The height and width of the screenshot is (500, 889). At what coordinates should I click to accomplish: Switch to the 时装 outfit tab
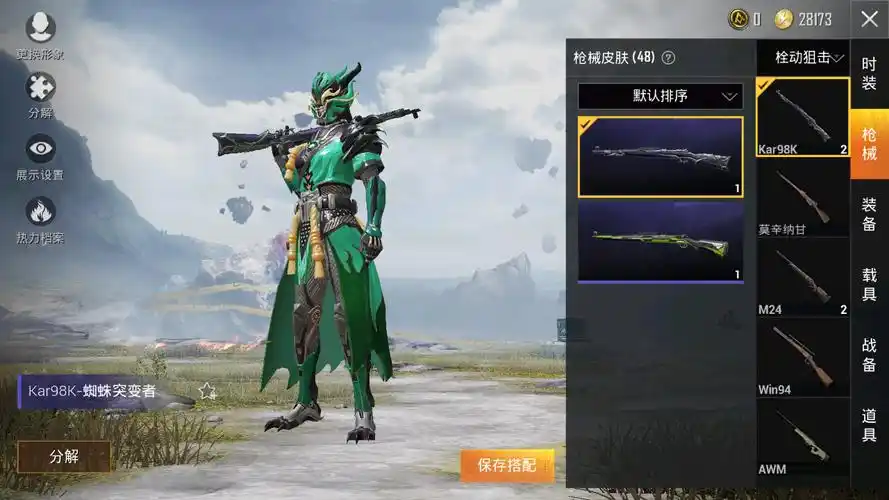click(x=869, y=73)
